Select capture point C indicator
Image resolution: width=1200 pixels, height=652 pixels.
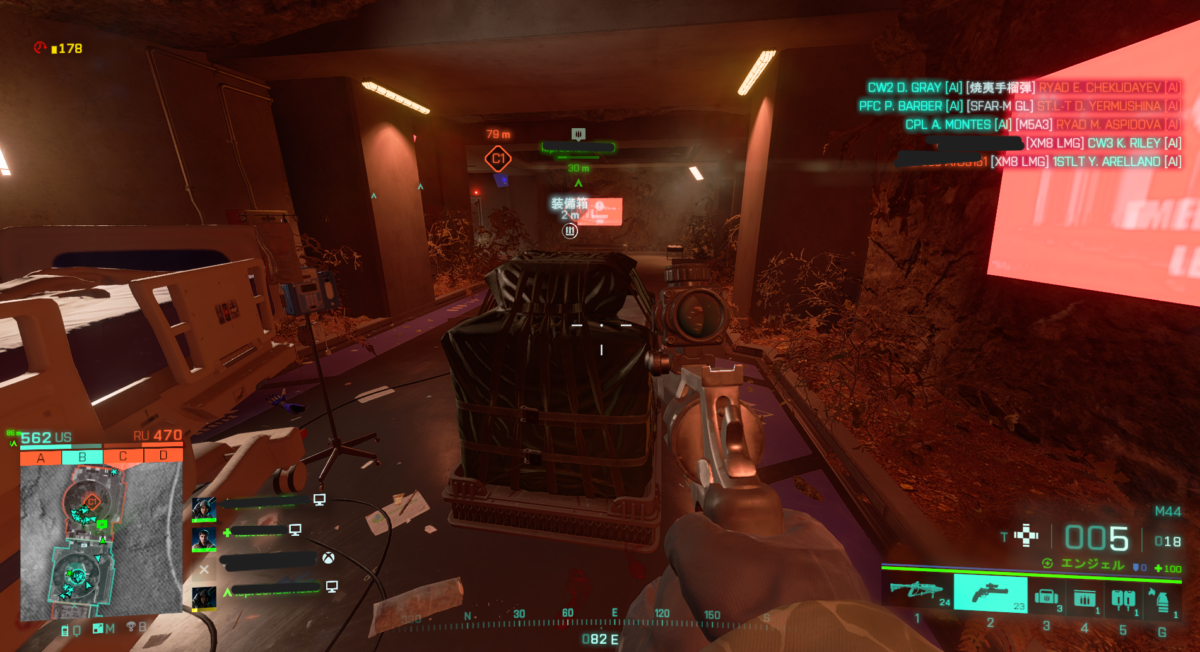[x=122, y=457]
